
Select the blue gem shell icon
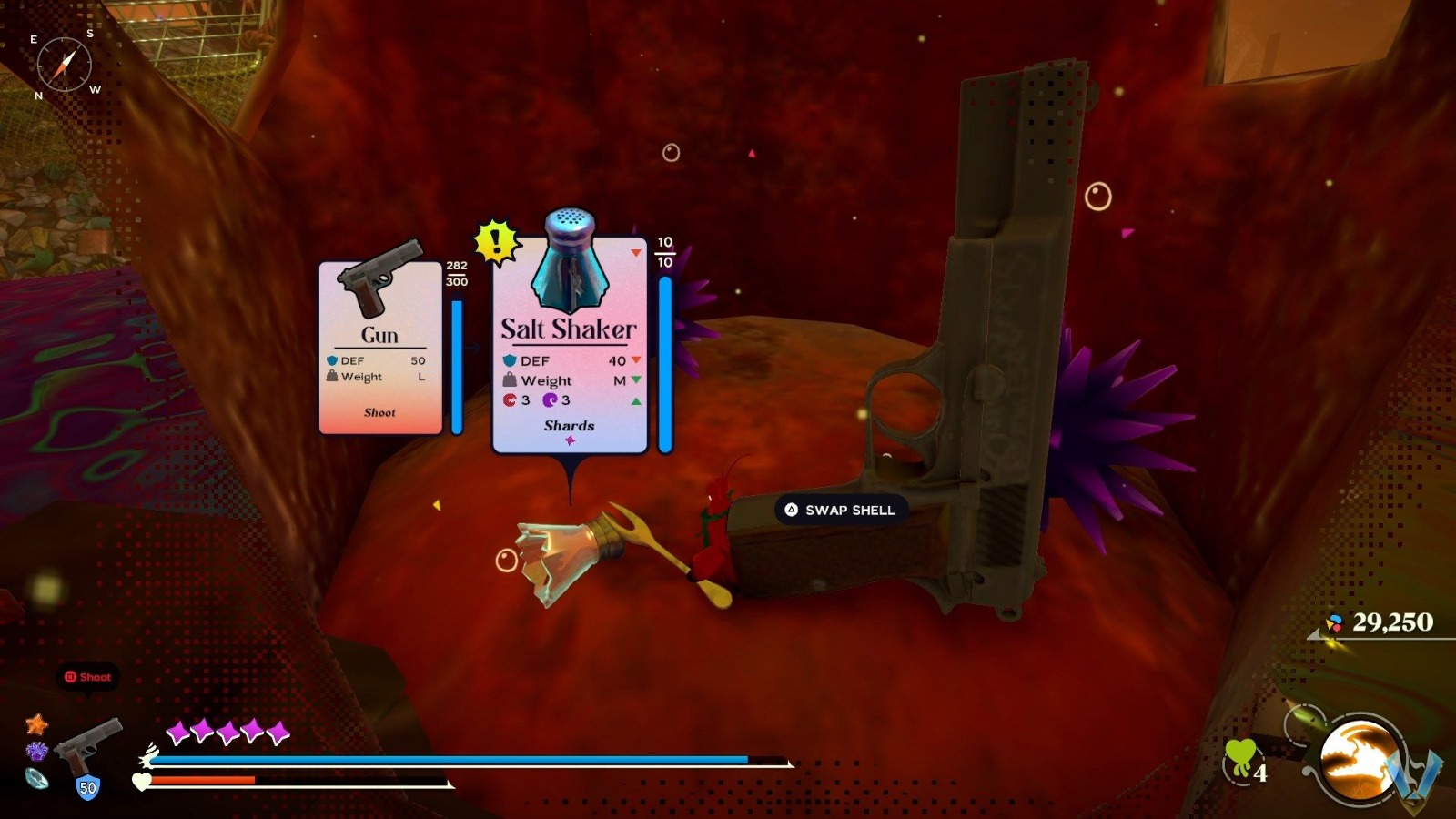click(x=35, y=777)
